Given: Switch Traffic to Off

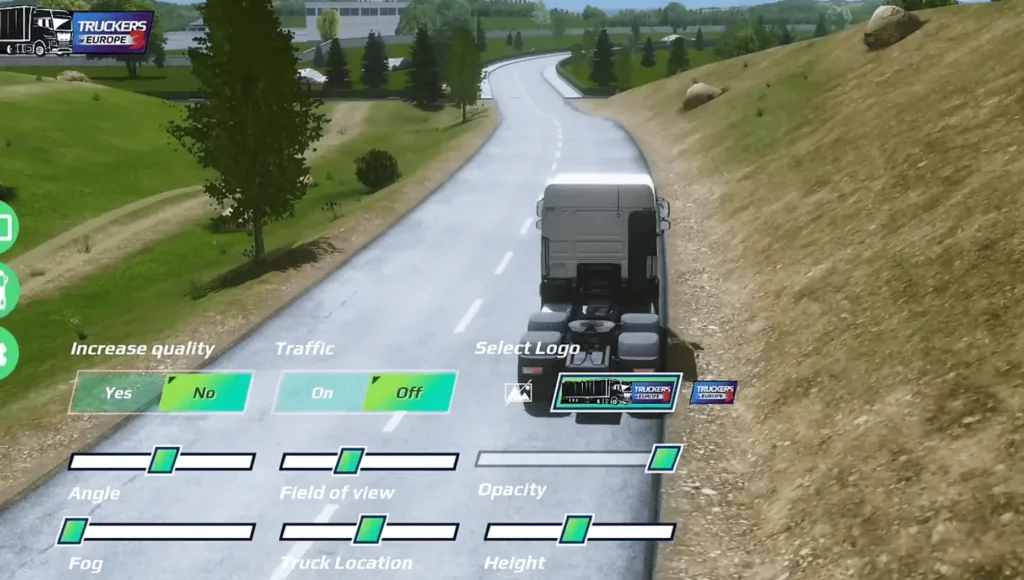Looking at the screenshot, I should click(409, 393).
